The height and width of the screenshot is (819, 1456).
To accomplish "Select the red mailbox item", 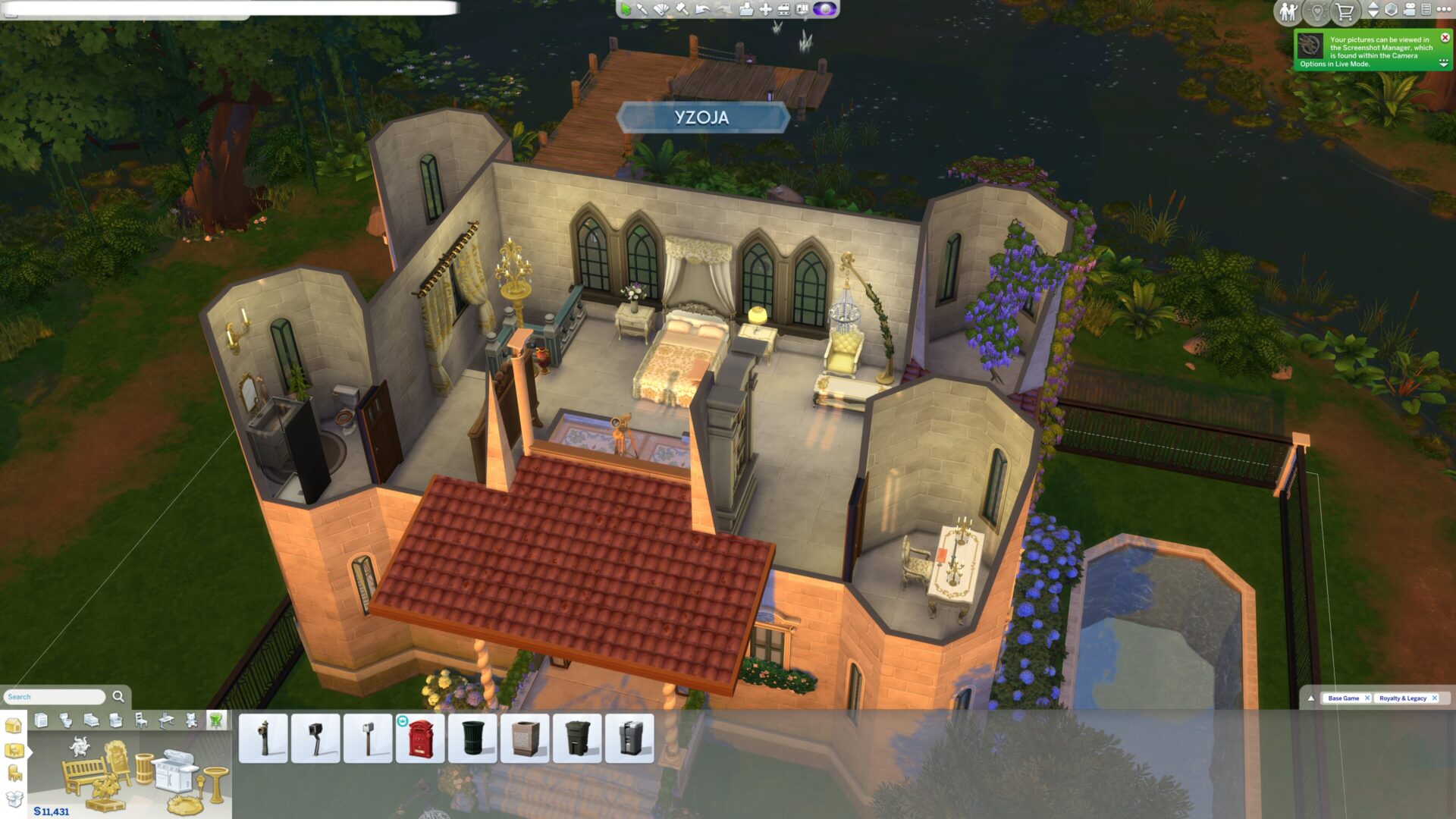I will click(420, 738).
